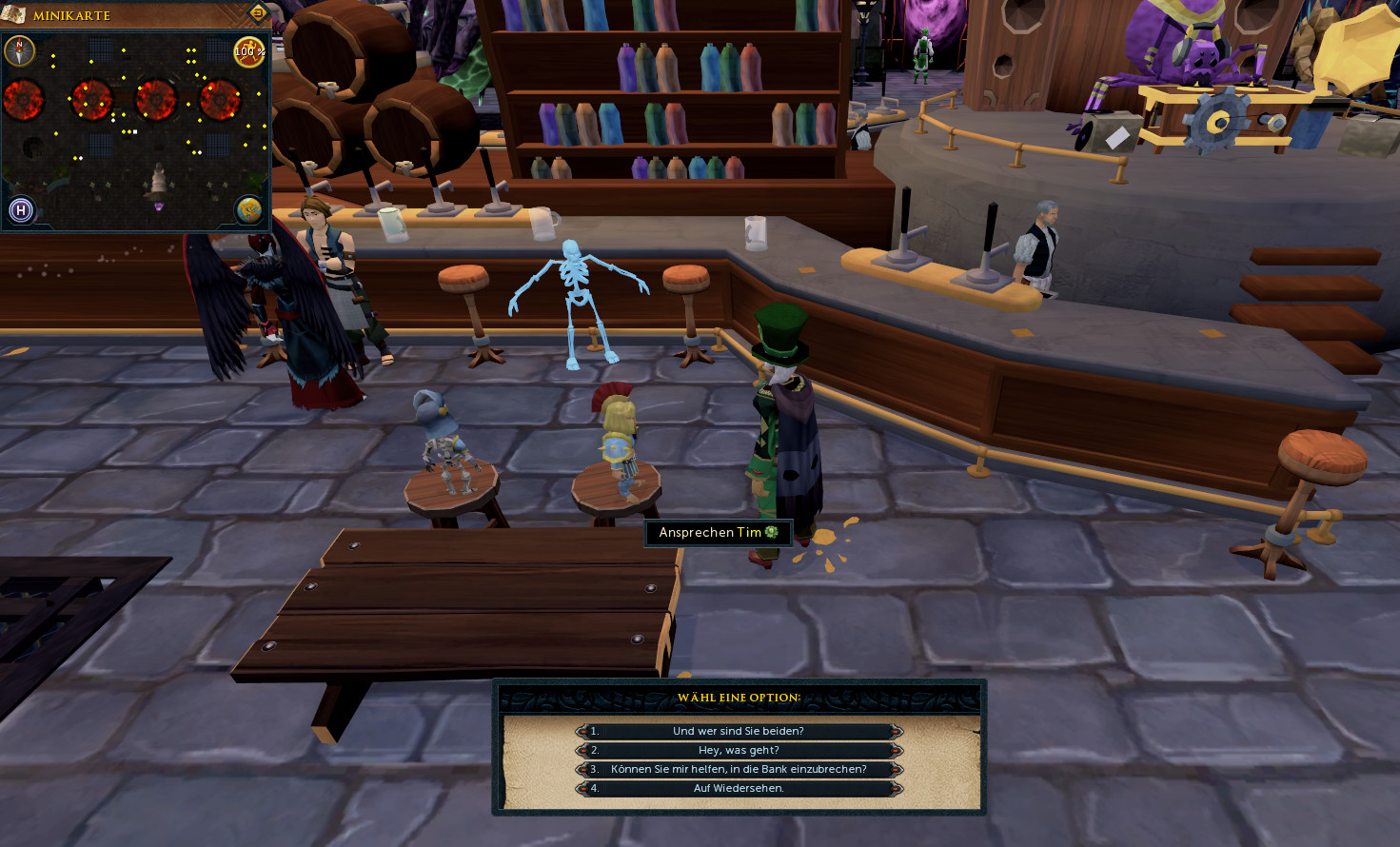This screenshot has width=1400, height=847.
Task: Click the compass to face north
Action: click(20, 50)
